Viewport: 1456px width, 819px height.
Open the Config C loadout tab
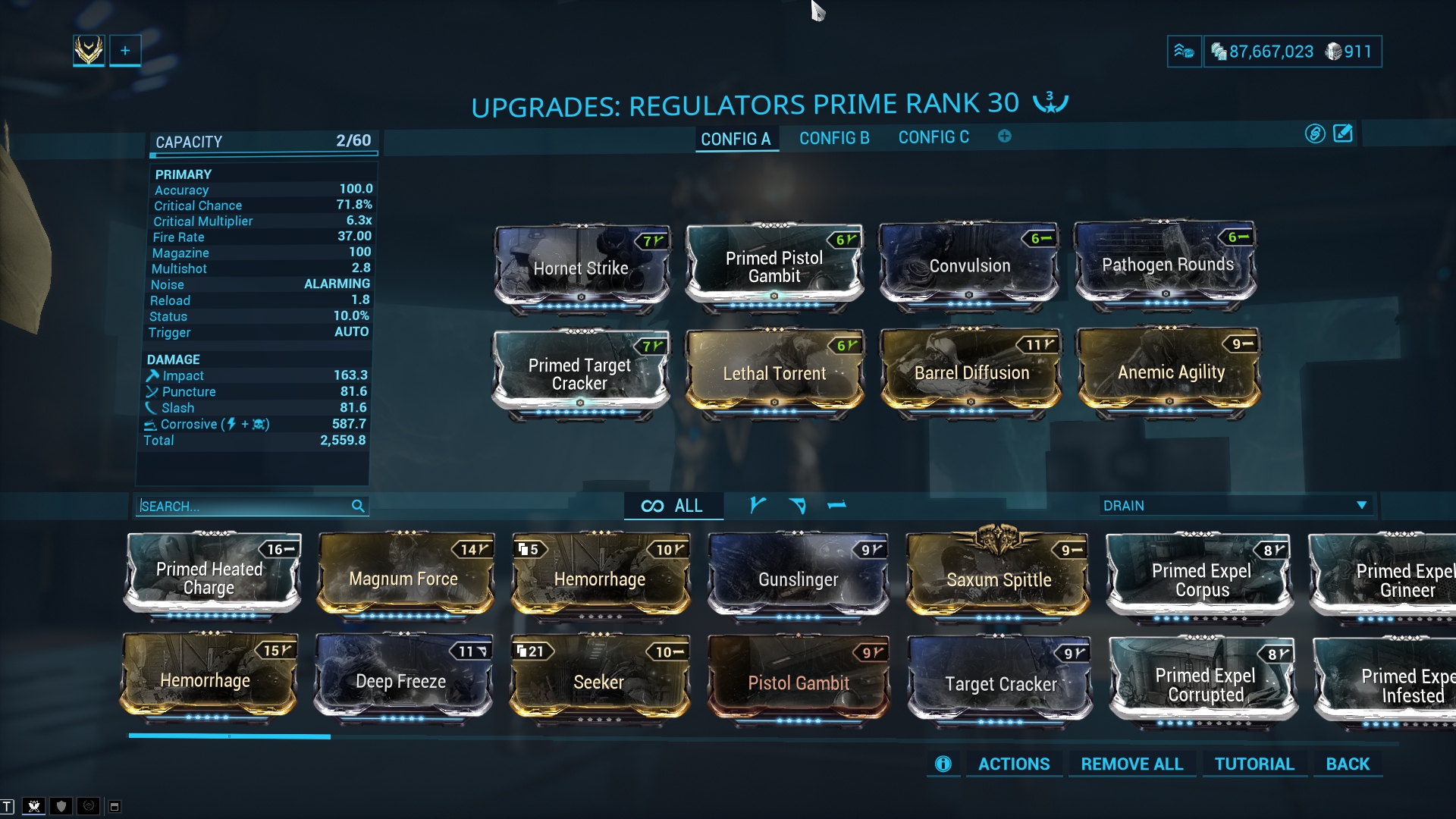[934, 137]
